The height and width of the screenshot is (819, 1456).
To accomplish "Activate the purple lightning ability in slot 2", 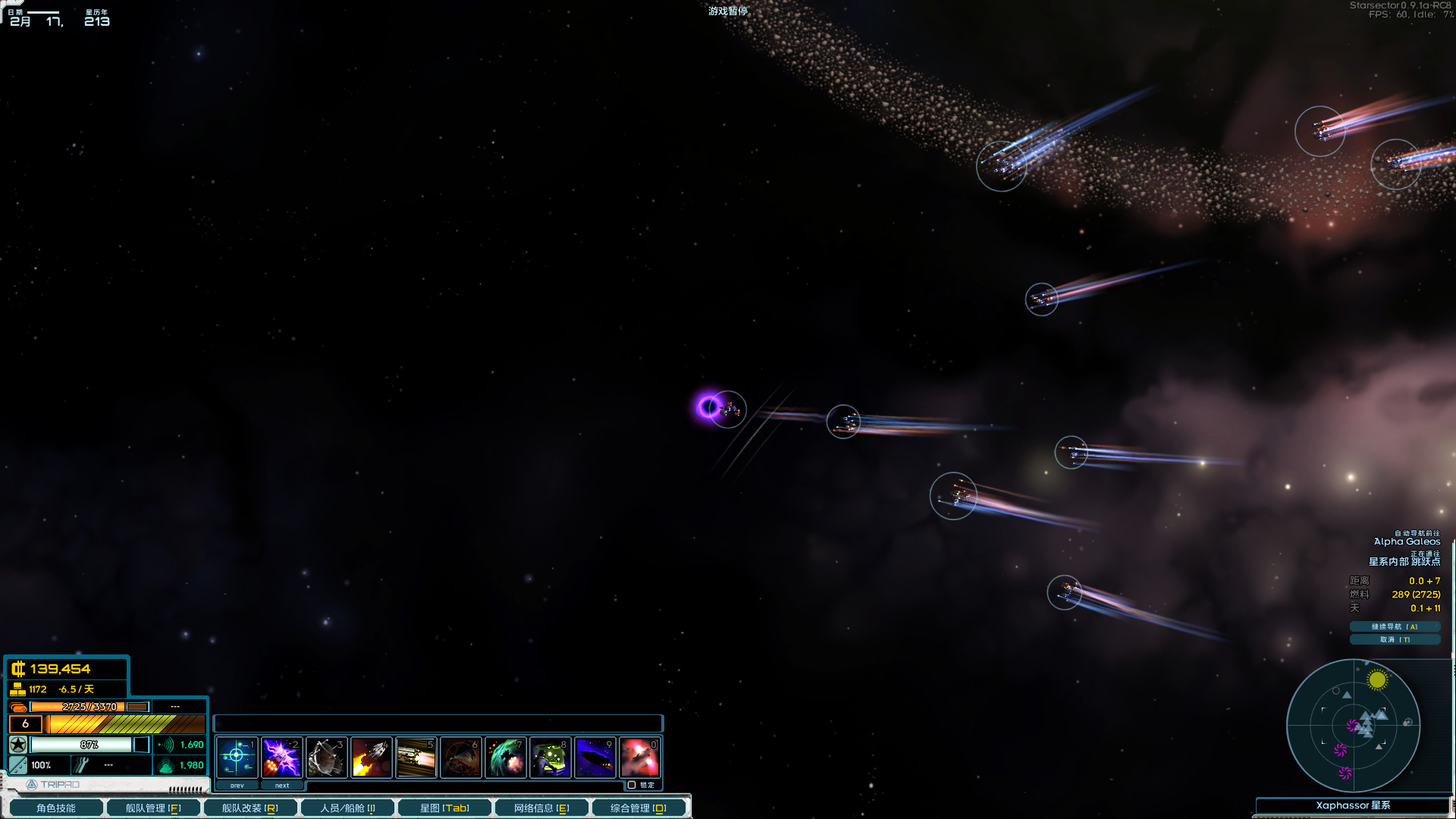I will 281,757.
